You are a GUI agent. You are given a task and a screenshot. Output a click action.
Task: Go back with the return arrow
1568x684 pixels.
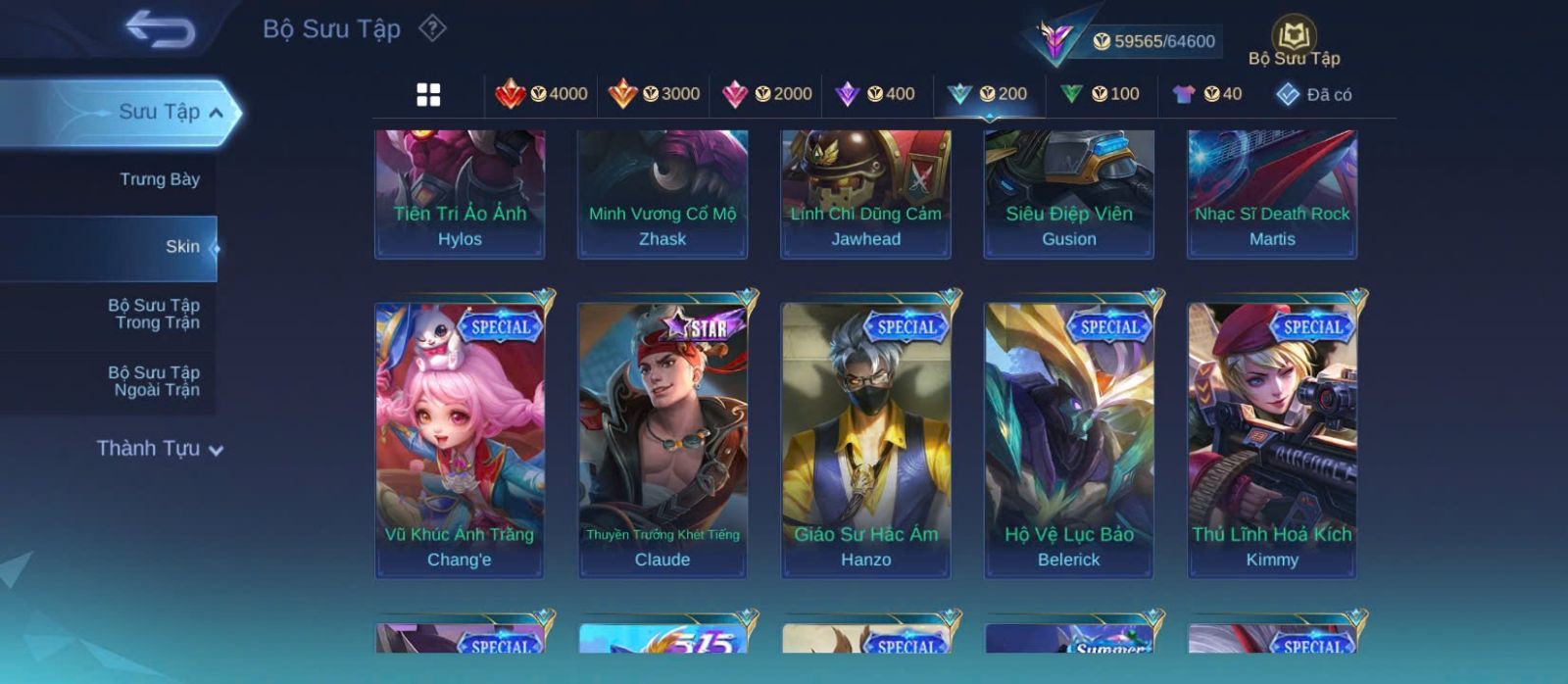click(x=160, y=29)
